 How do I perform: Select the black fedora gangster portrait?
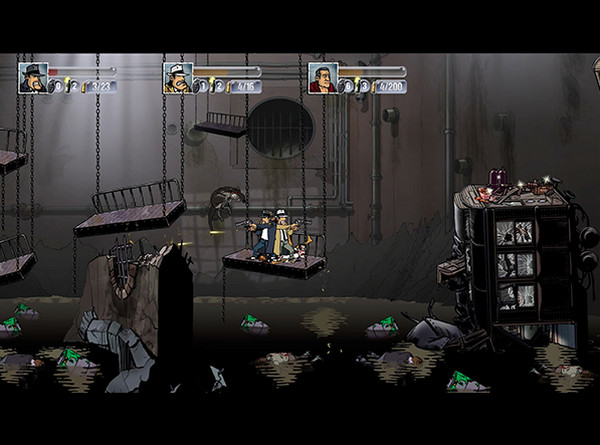click(x=33, y=78)
